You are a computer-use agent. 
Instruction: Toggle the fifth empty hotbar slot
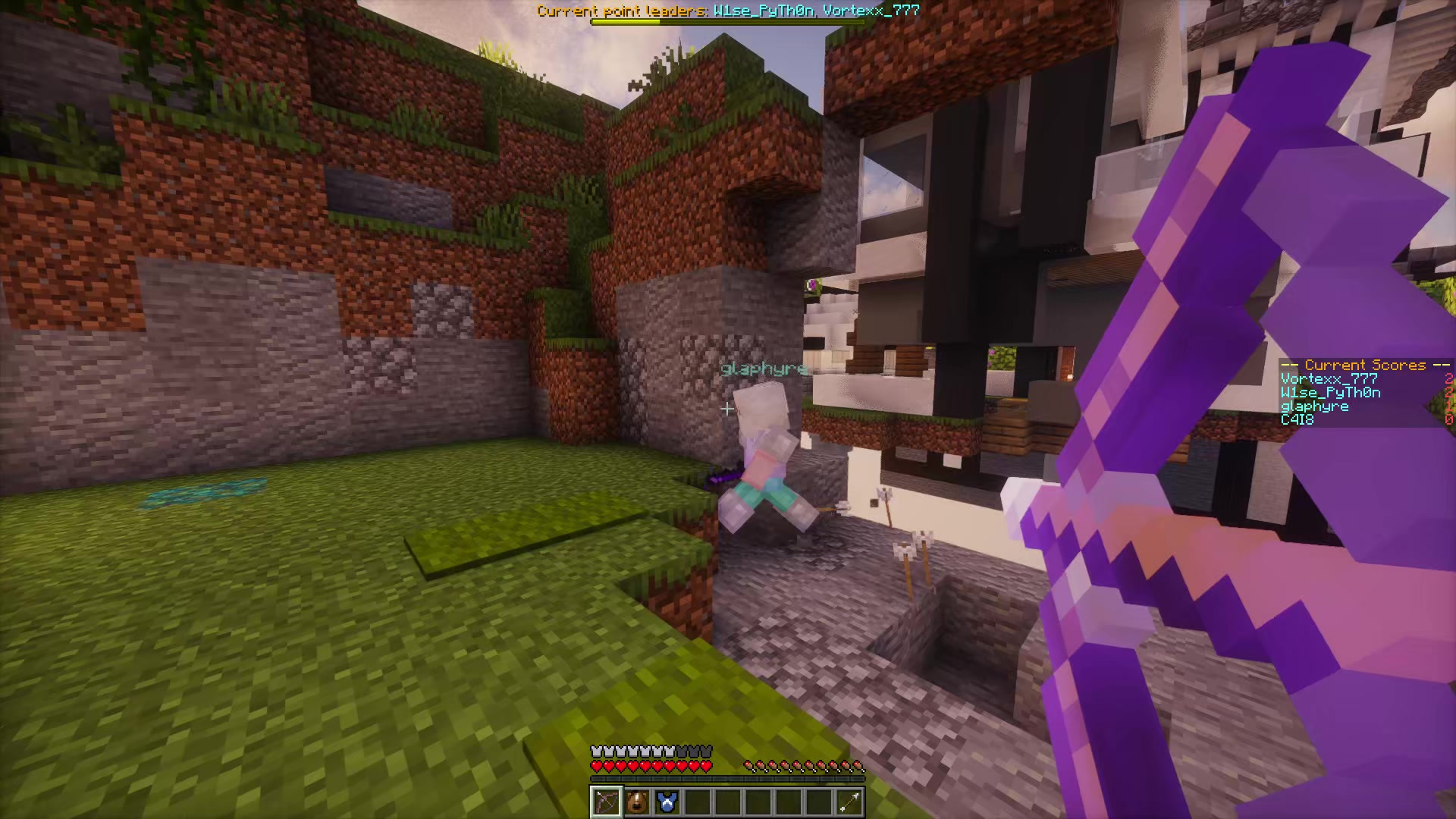728,802
